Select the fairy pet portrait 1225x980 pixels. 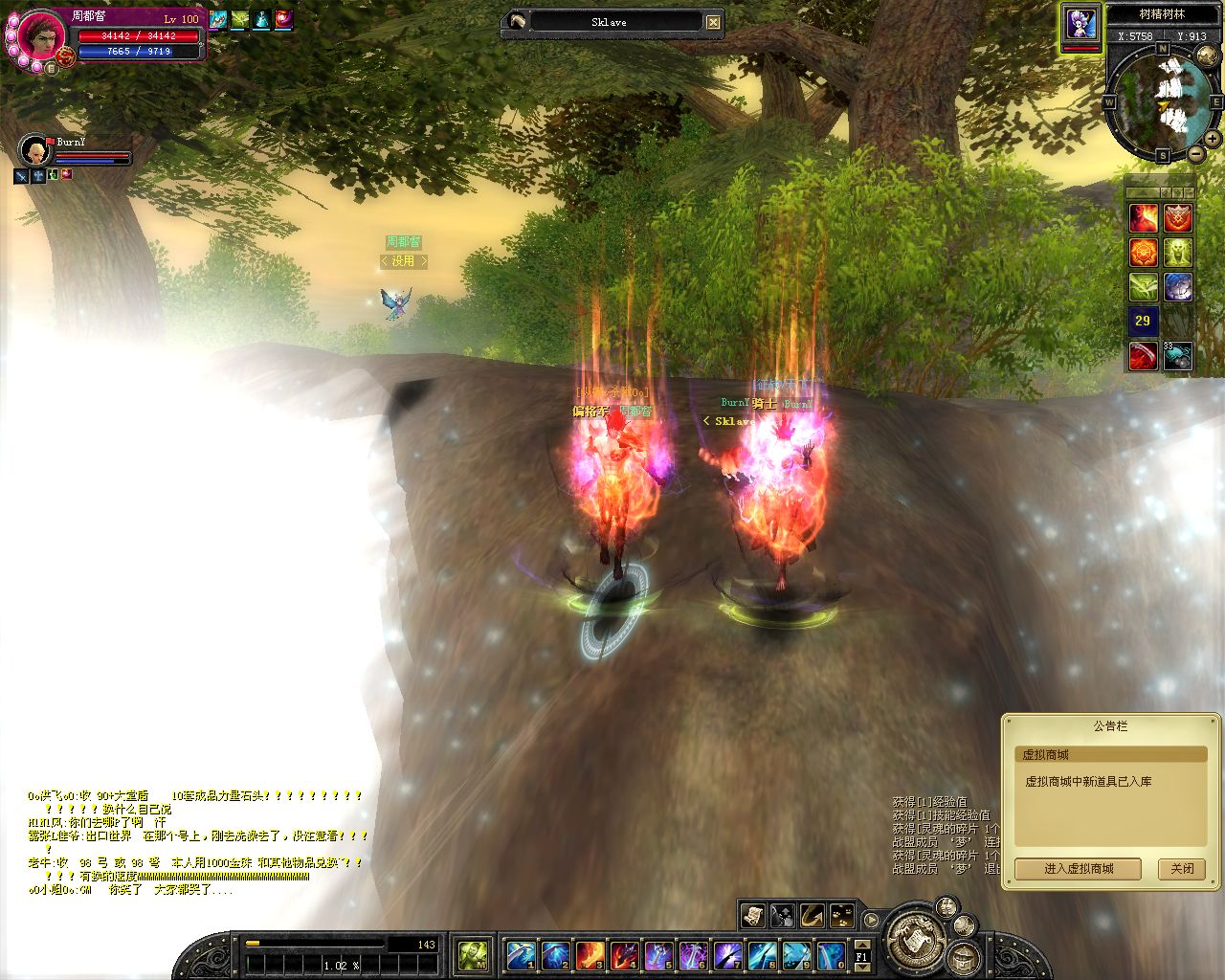1081,23
